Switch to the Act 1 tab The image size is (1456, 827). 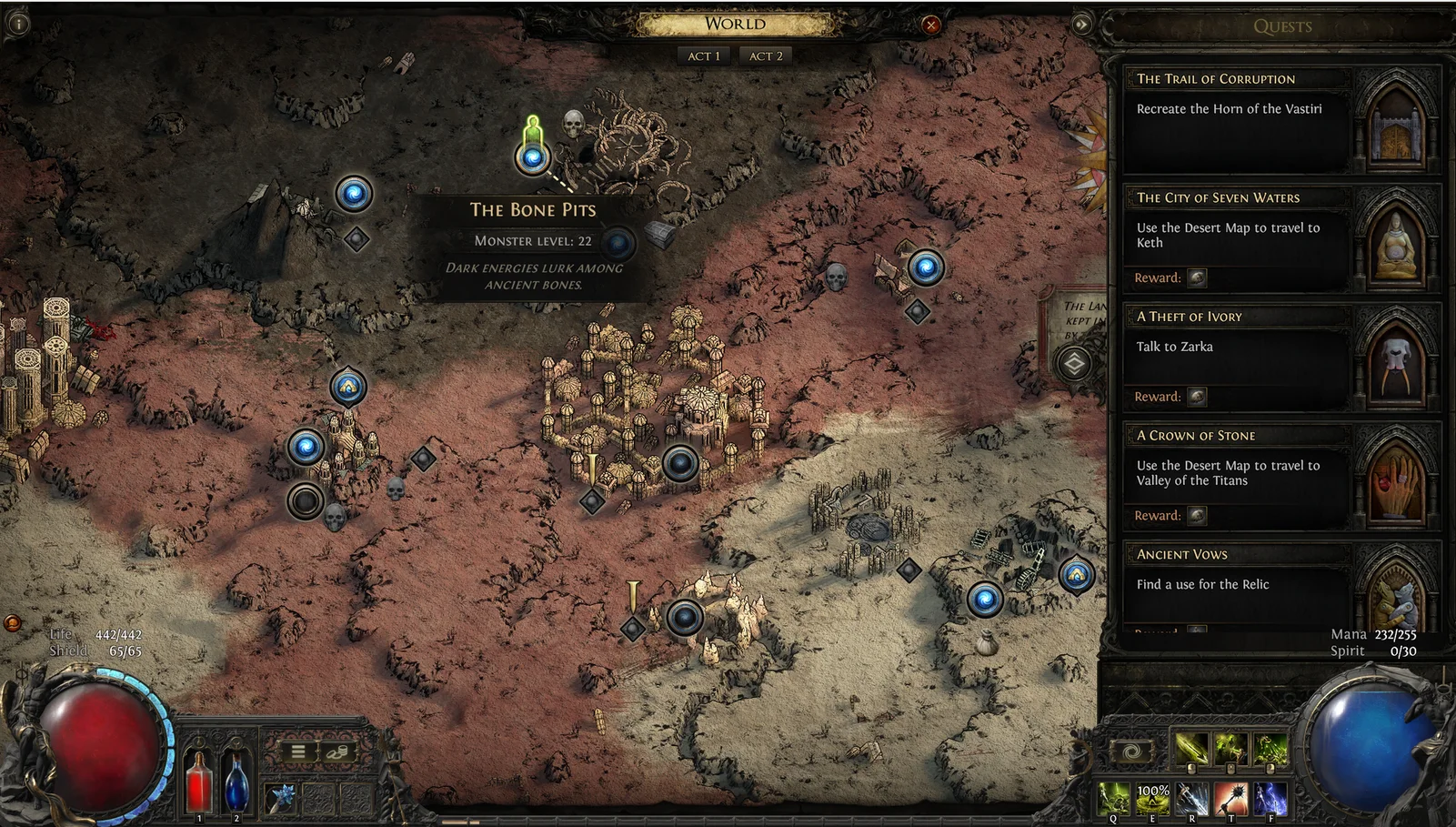point(703,56)
